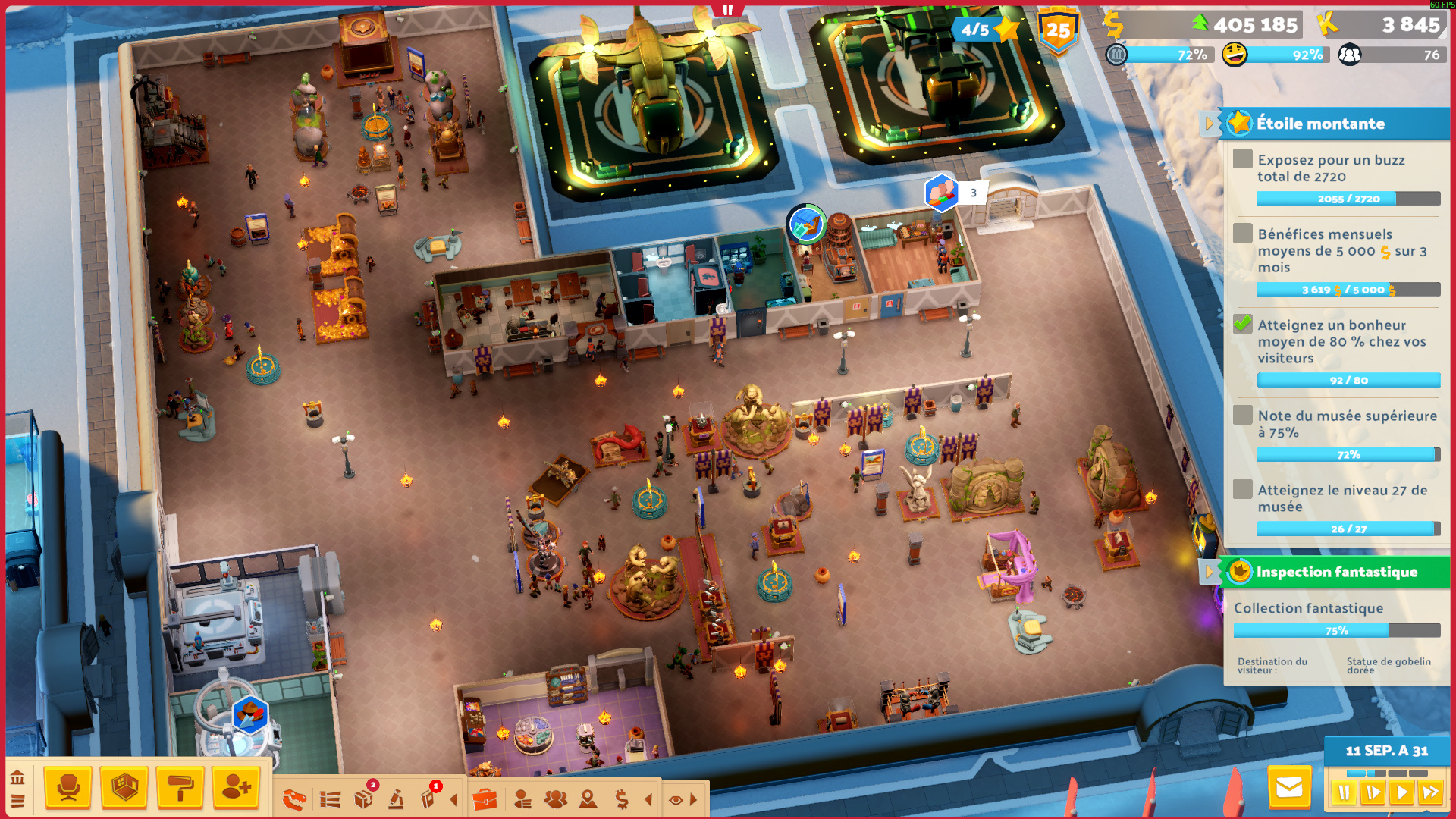The image size is (1456, 819).
Task: Set the game to fastest double-arrow speed
Action: (1431, 793)
